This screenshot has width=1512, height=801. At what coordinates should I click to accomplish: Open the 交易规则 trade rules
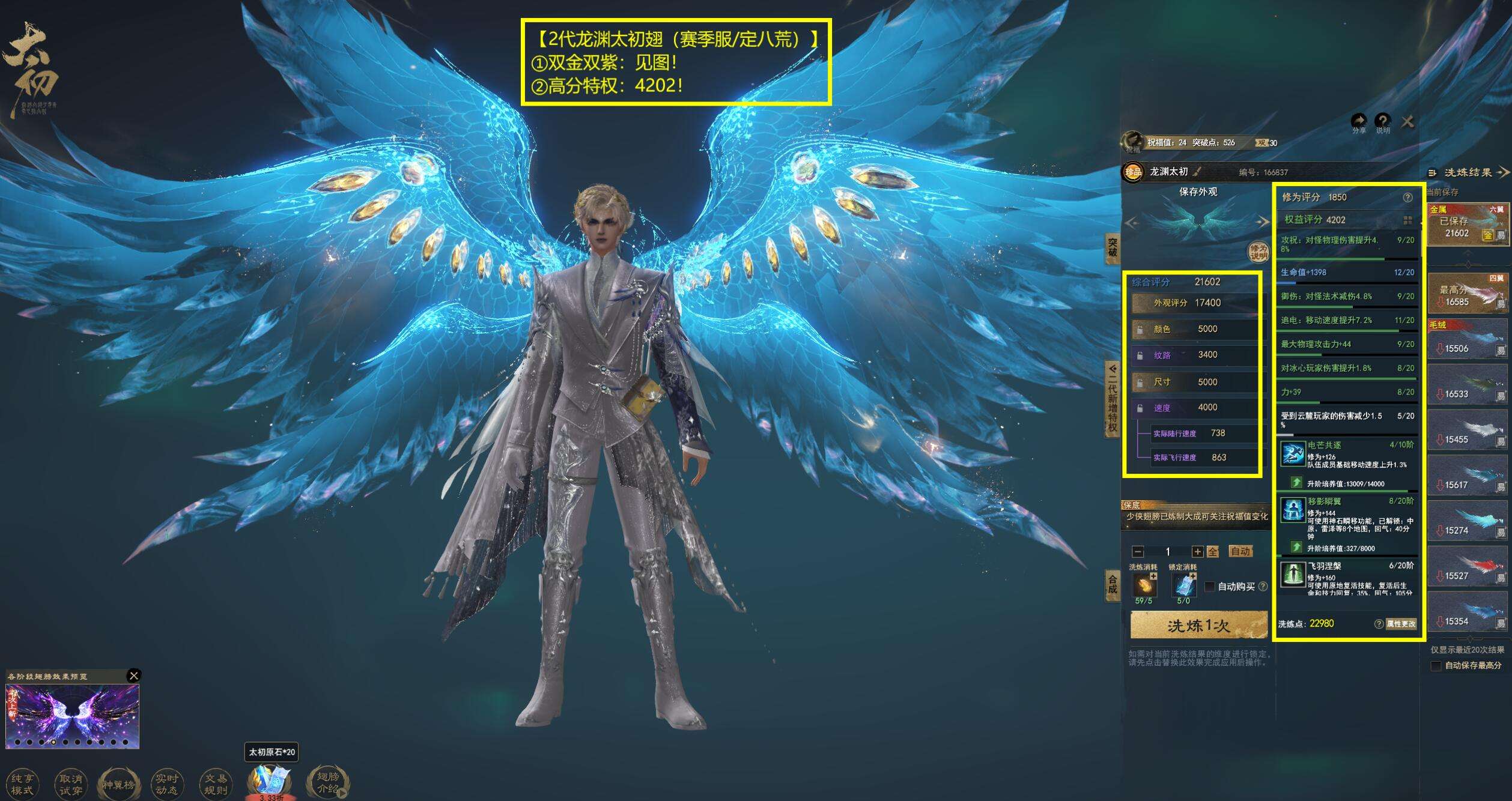tap(216, 784)
